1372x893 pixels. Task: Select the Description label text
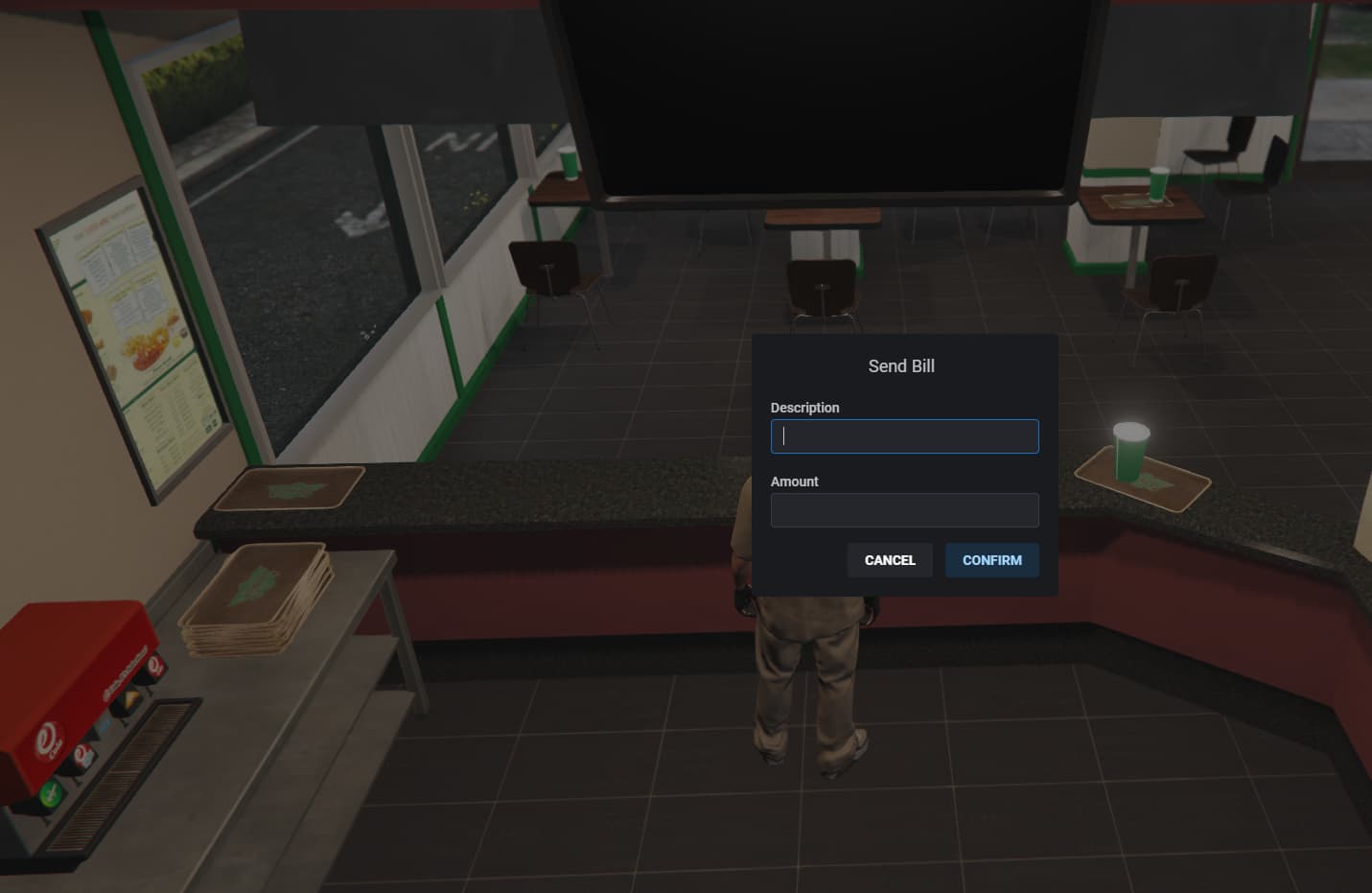[x=804, y=408]
